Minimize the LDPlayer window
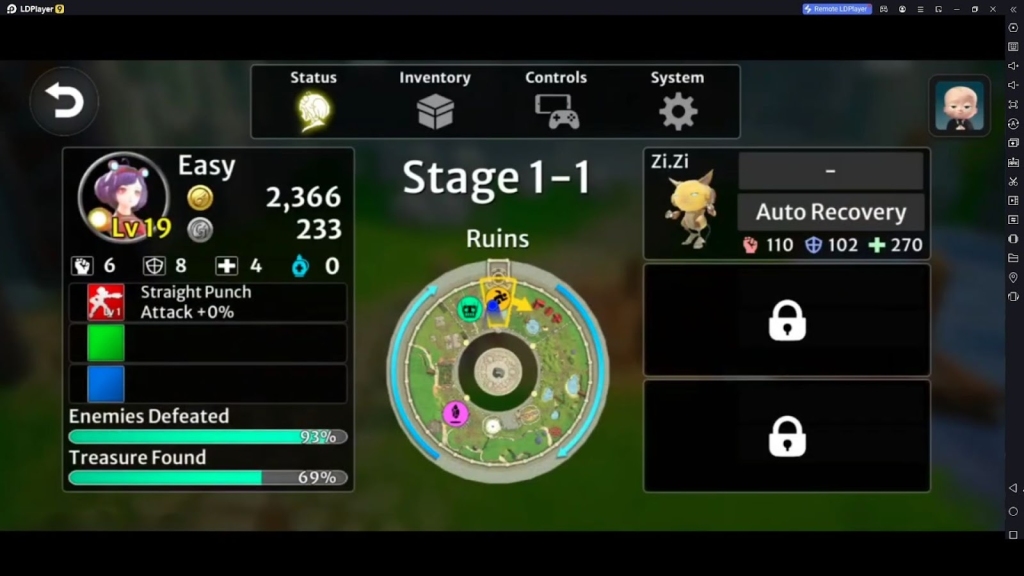 (955, 9)
